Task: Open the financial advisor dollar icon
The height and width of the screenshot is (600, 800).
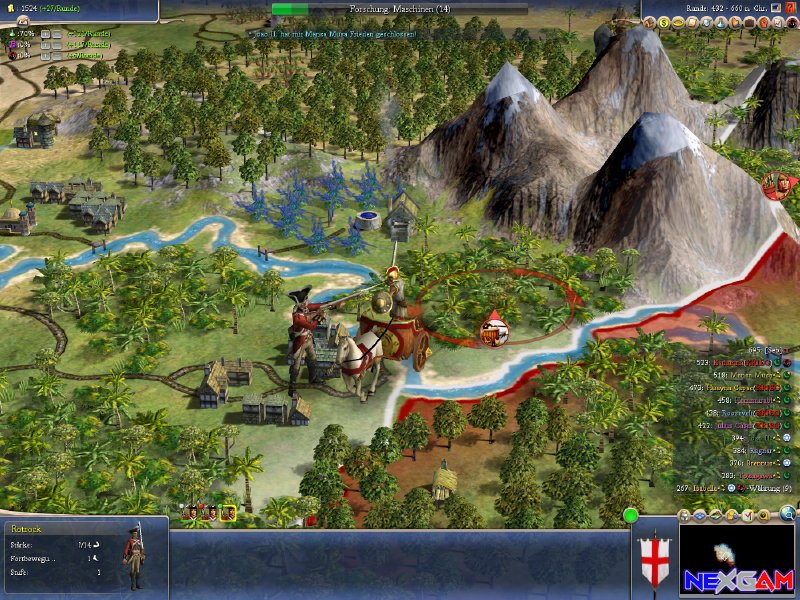Action: (663, 22)
